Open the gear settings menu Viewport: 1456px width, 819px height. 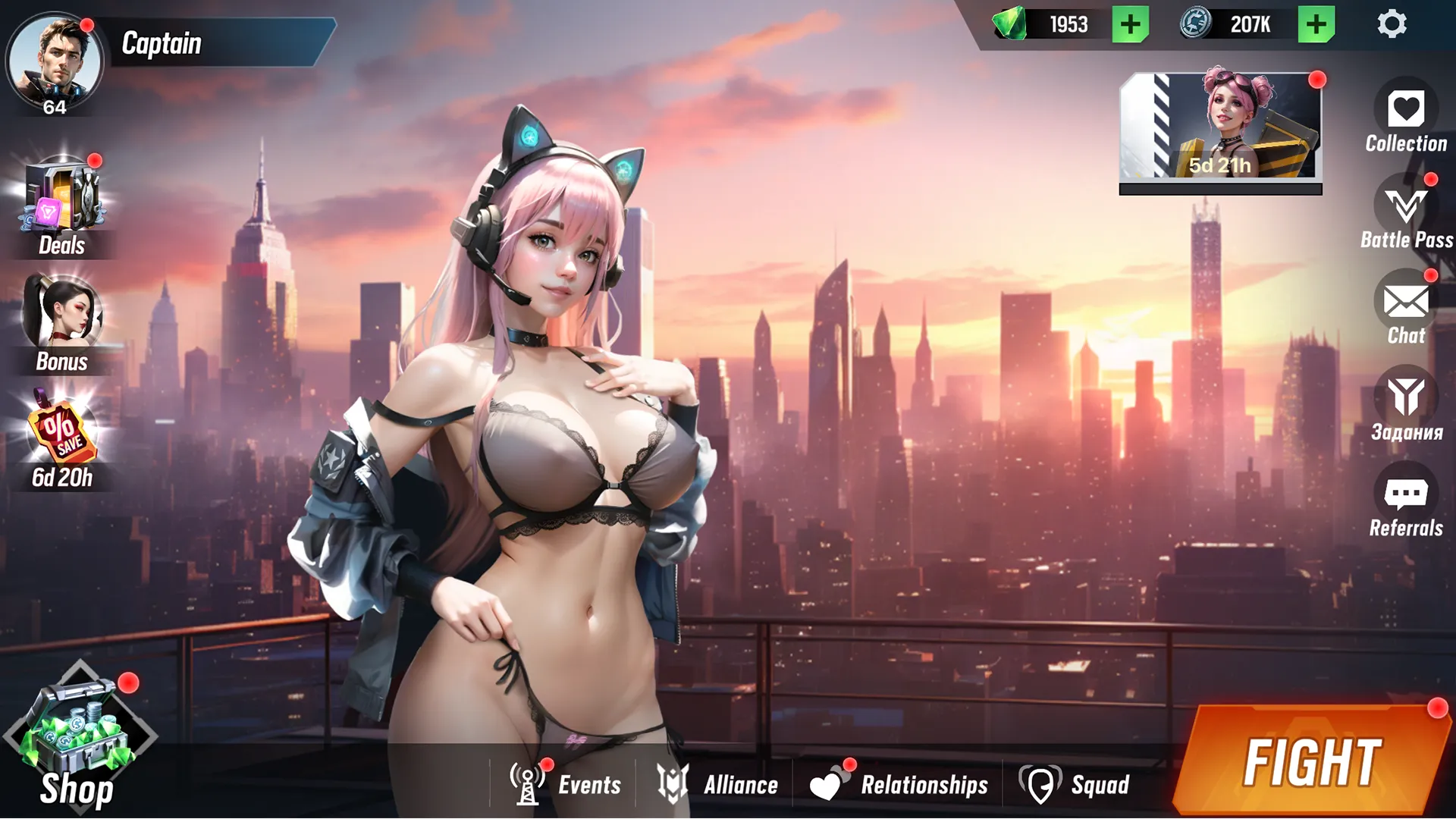coord(1392,25)
